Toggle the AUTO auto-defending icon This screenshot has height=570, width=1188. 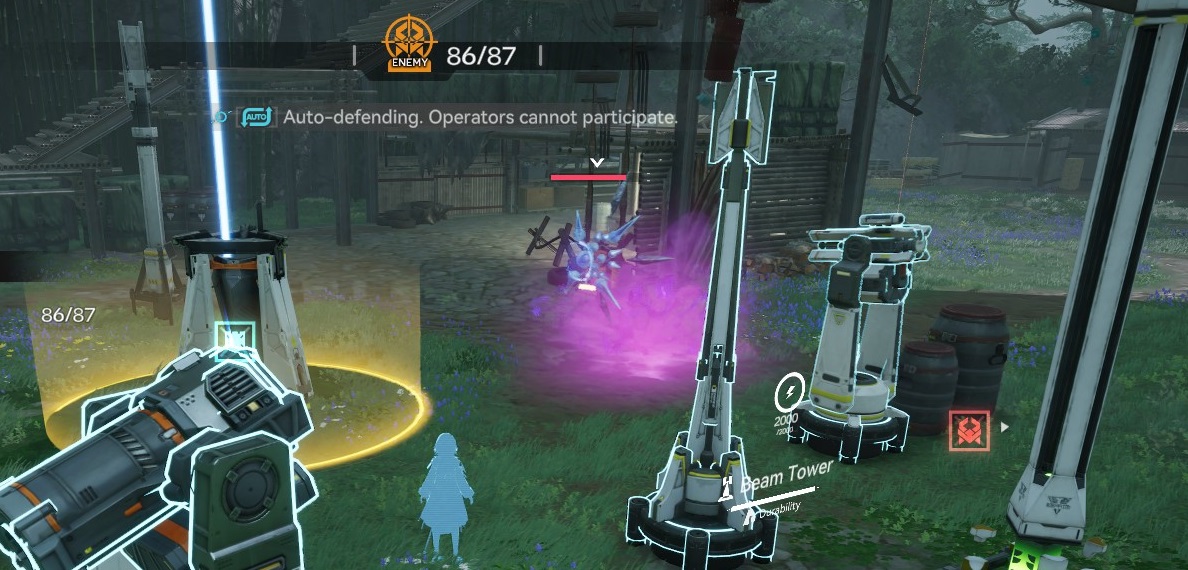click(x=257, y=117)
